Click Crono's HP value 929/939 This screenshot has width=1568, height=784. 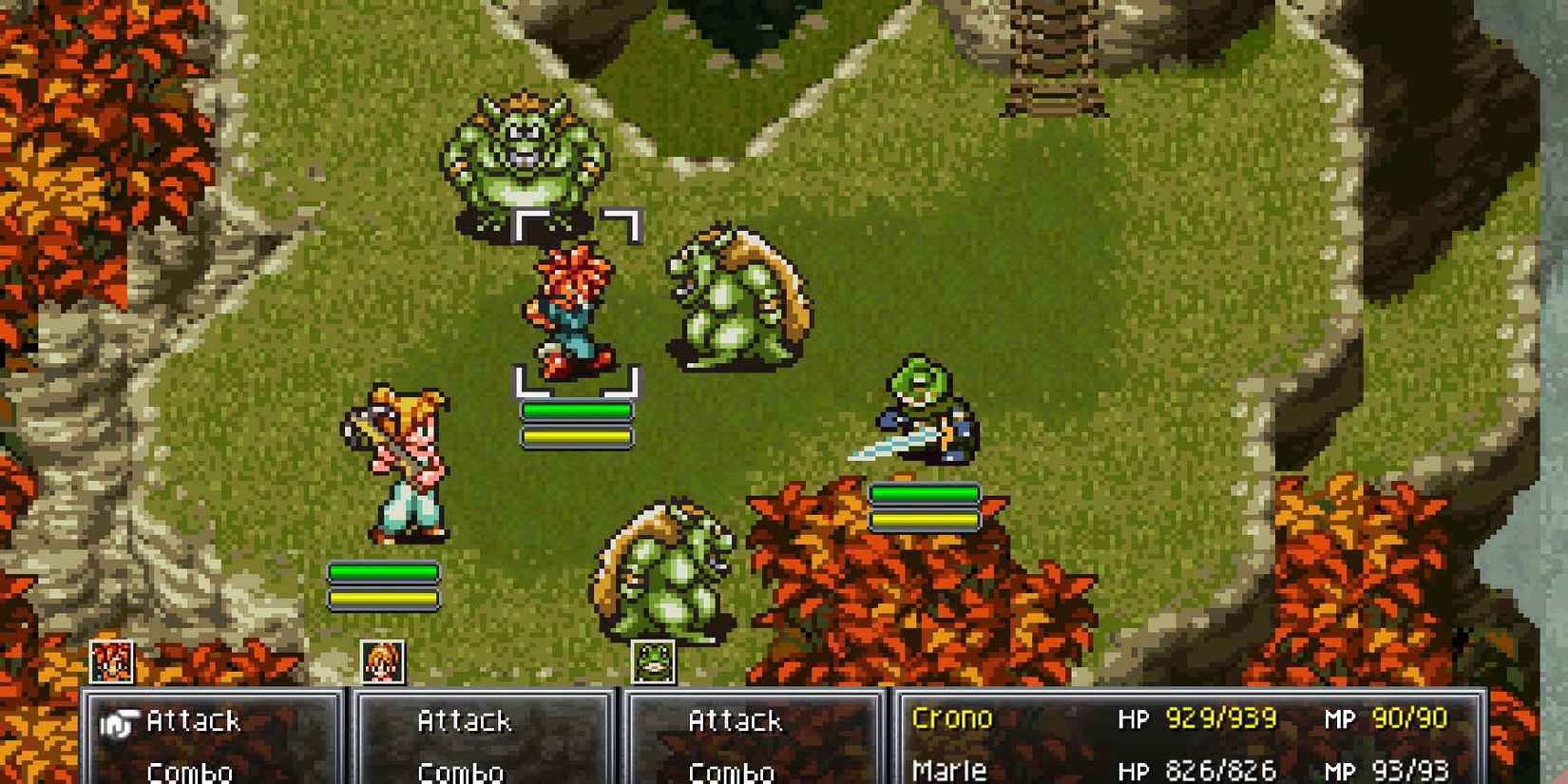1219,718
